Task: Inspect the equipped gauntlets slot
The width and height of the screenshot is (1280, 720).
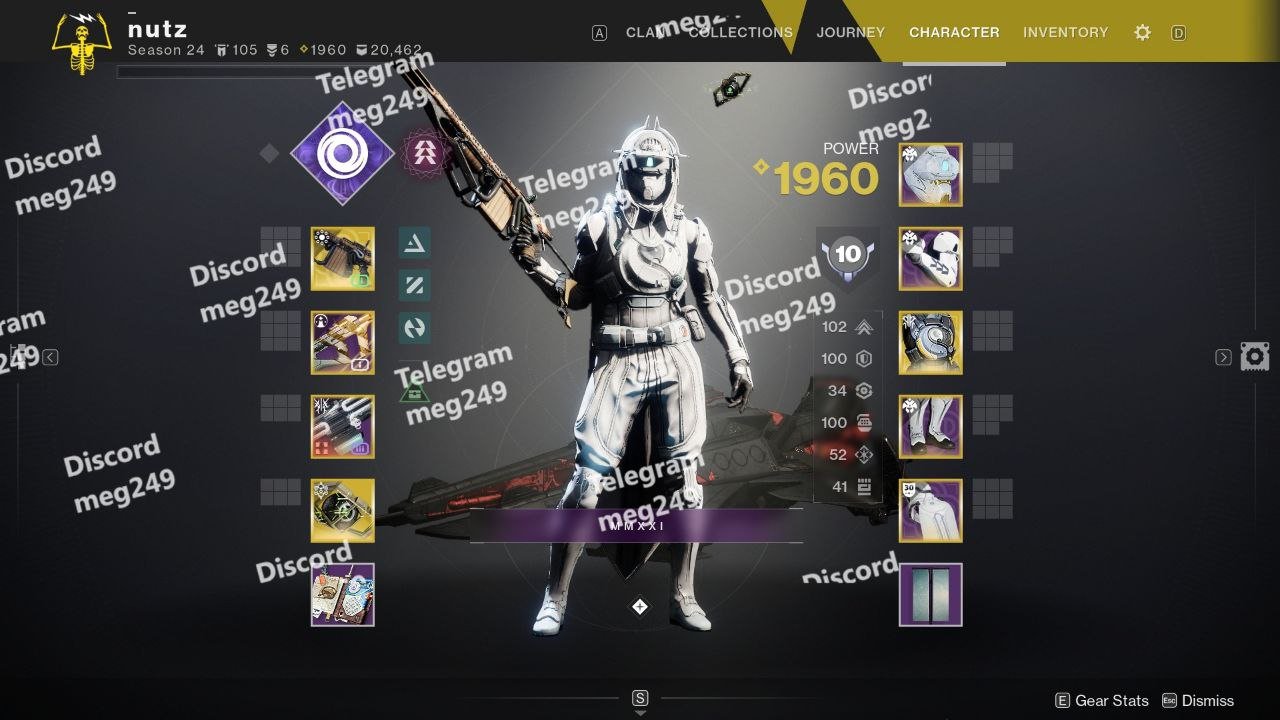Action: pyautogui.click(x=930, y=259)
